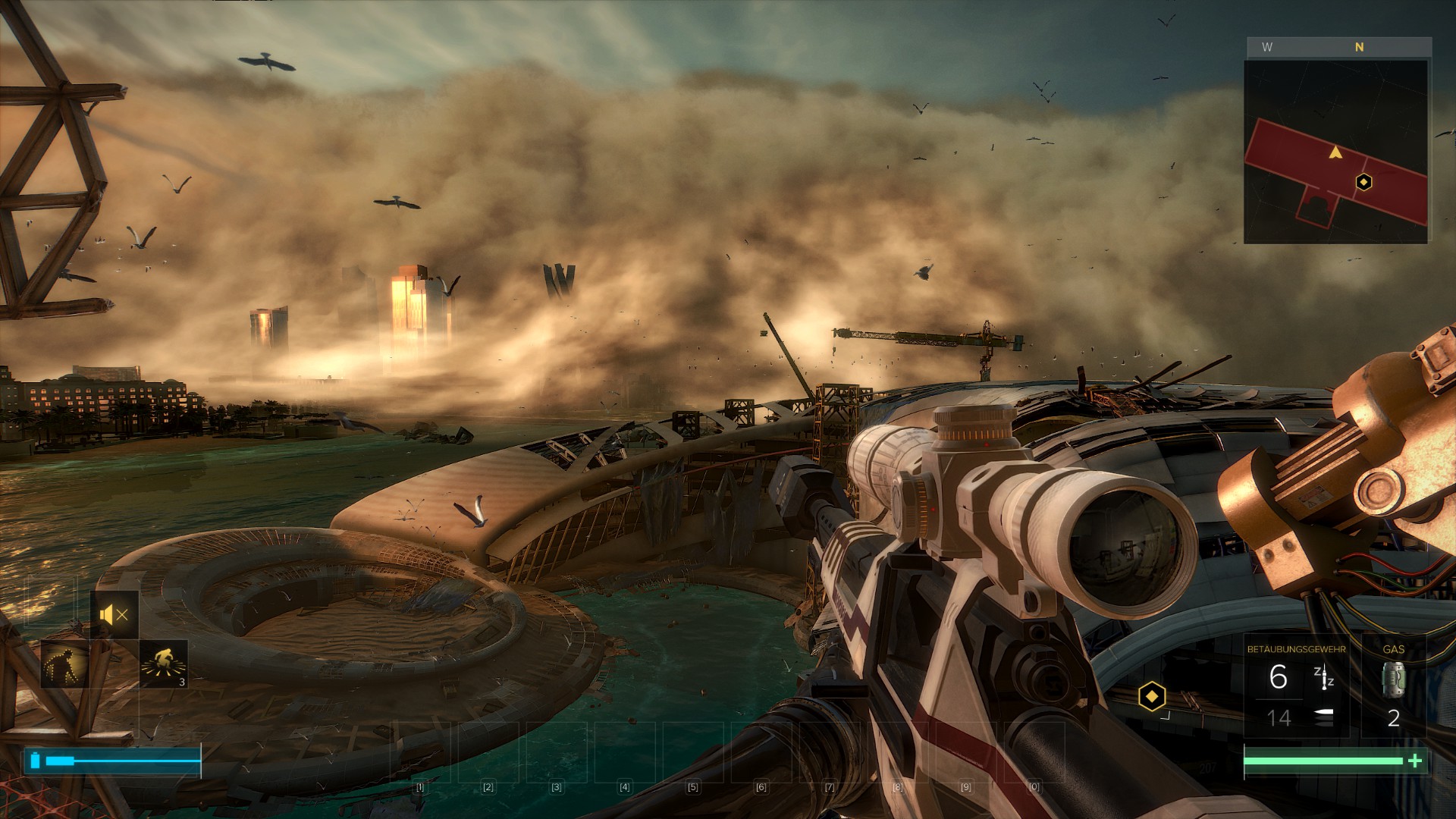Viewport: 1456px width, 819px height.
Task: Click the yellow player arrow on the minimap
Action: pos(1335,153)
